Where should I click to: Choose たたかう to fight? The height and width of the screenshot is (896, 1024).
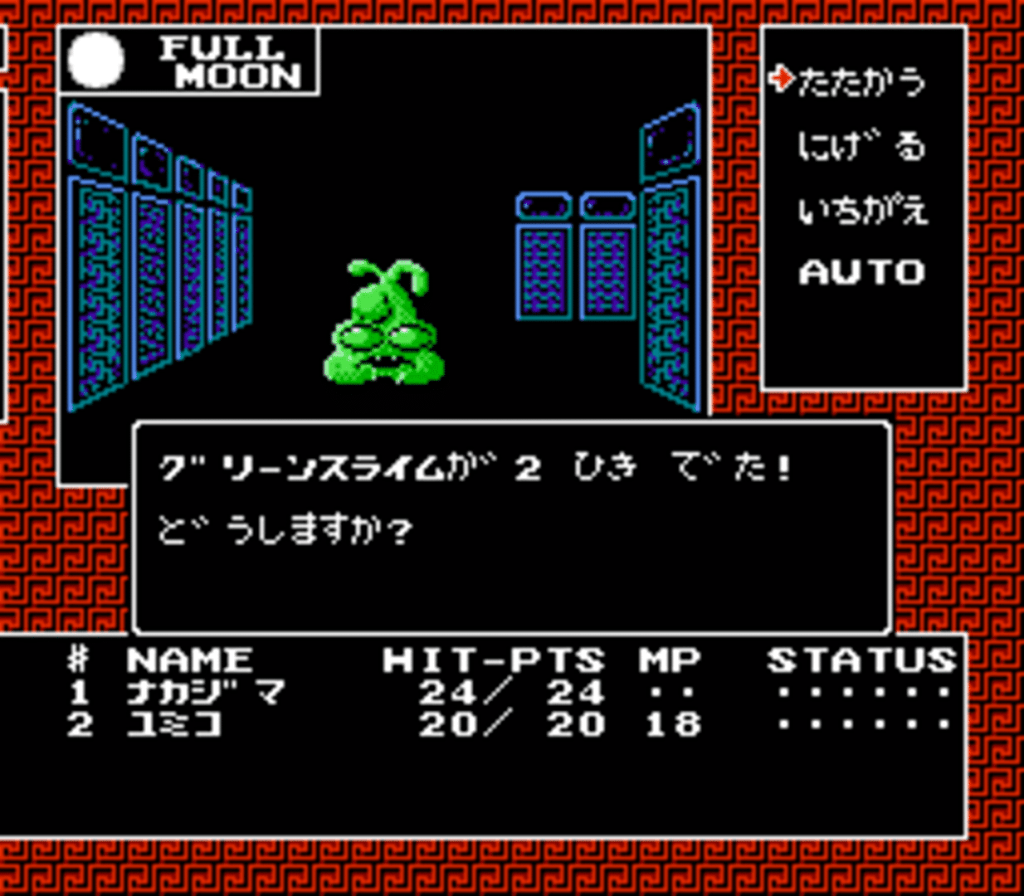[x=861, y=82]
